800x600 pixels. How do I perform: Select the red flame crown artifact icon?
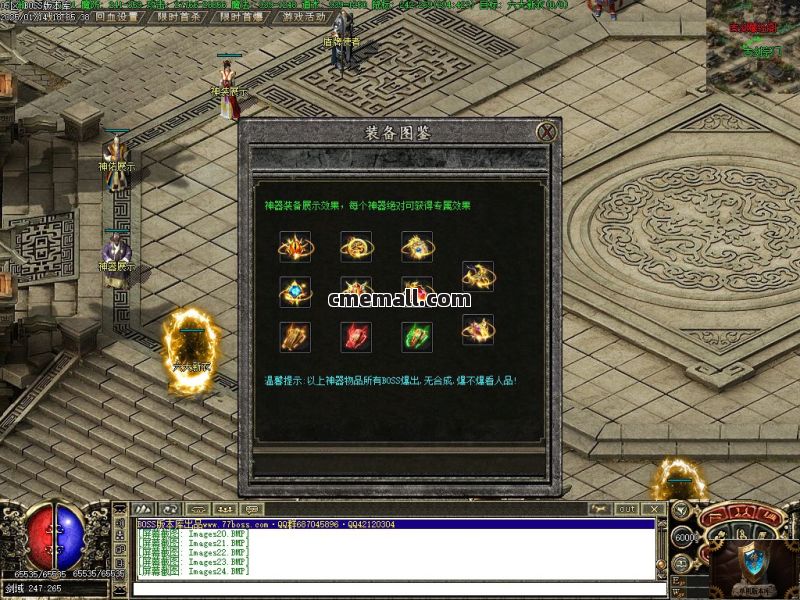(295, 246)
